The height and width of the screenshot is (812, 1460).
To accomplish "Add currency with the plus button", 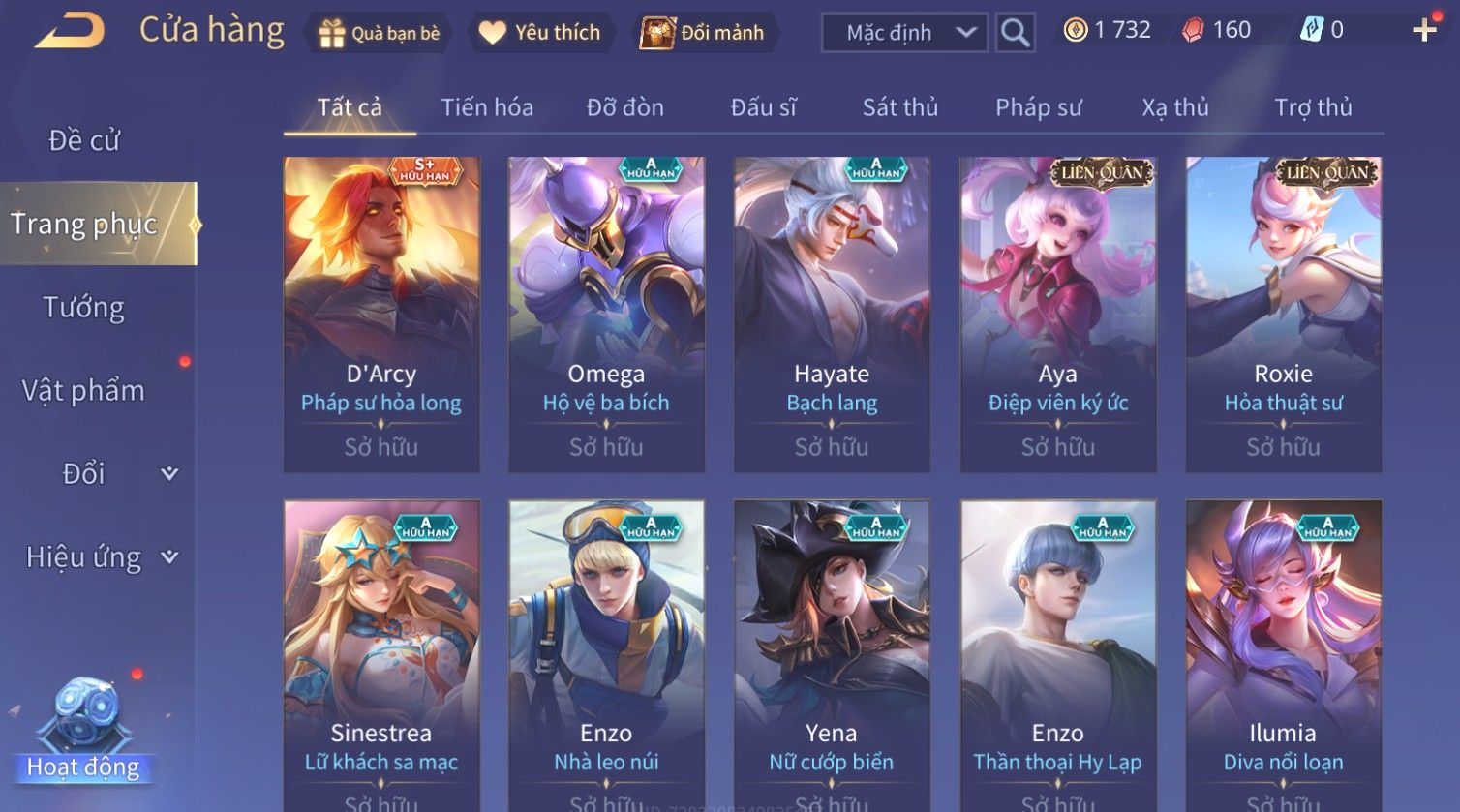I will 1424,31.
